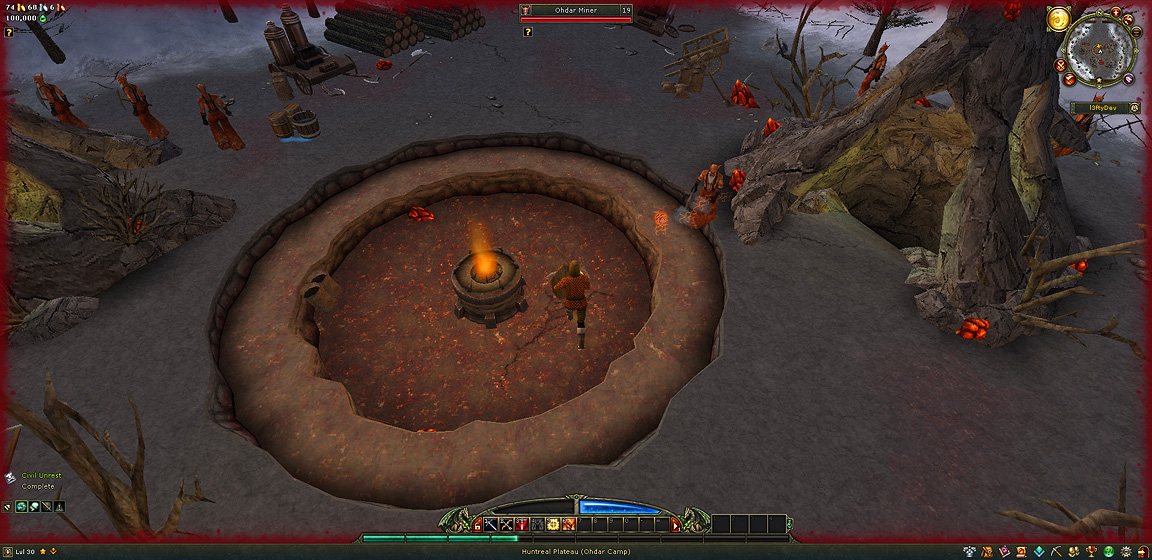Image resolution: width=1152 pixels, height=560 pixels.
Task: Click the Civil Unrest quest tracker entry
Action: click(42, 476)
